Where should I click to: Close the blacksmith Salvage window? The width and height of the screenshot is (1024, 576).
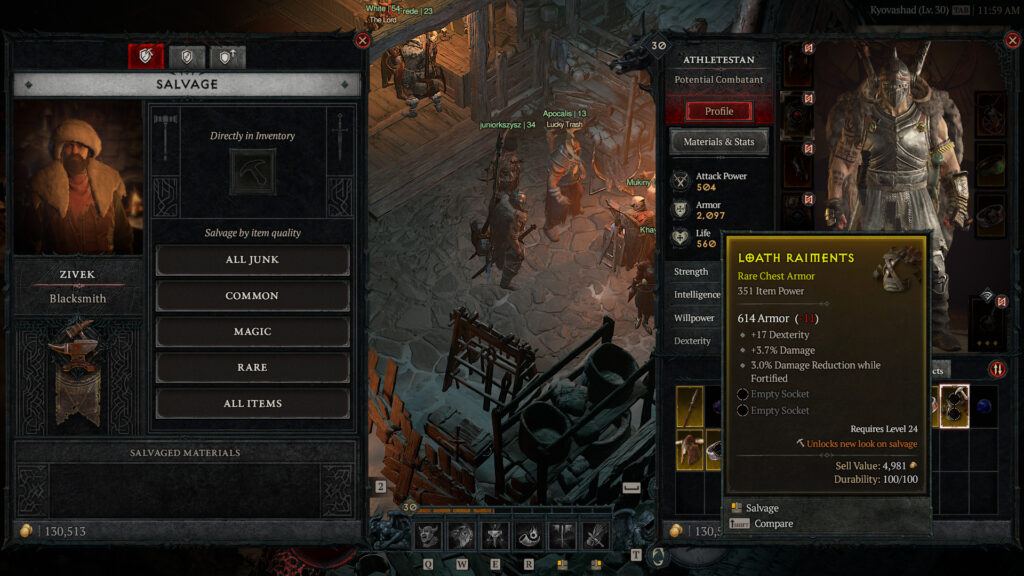point(363,40)
